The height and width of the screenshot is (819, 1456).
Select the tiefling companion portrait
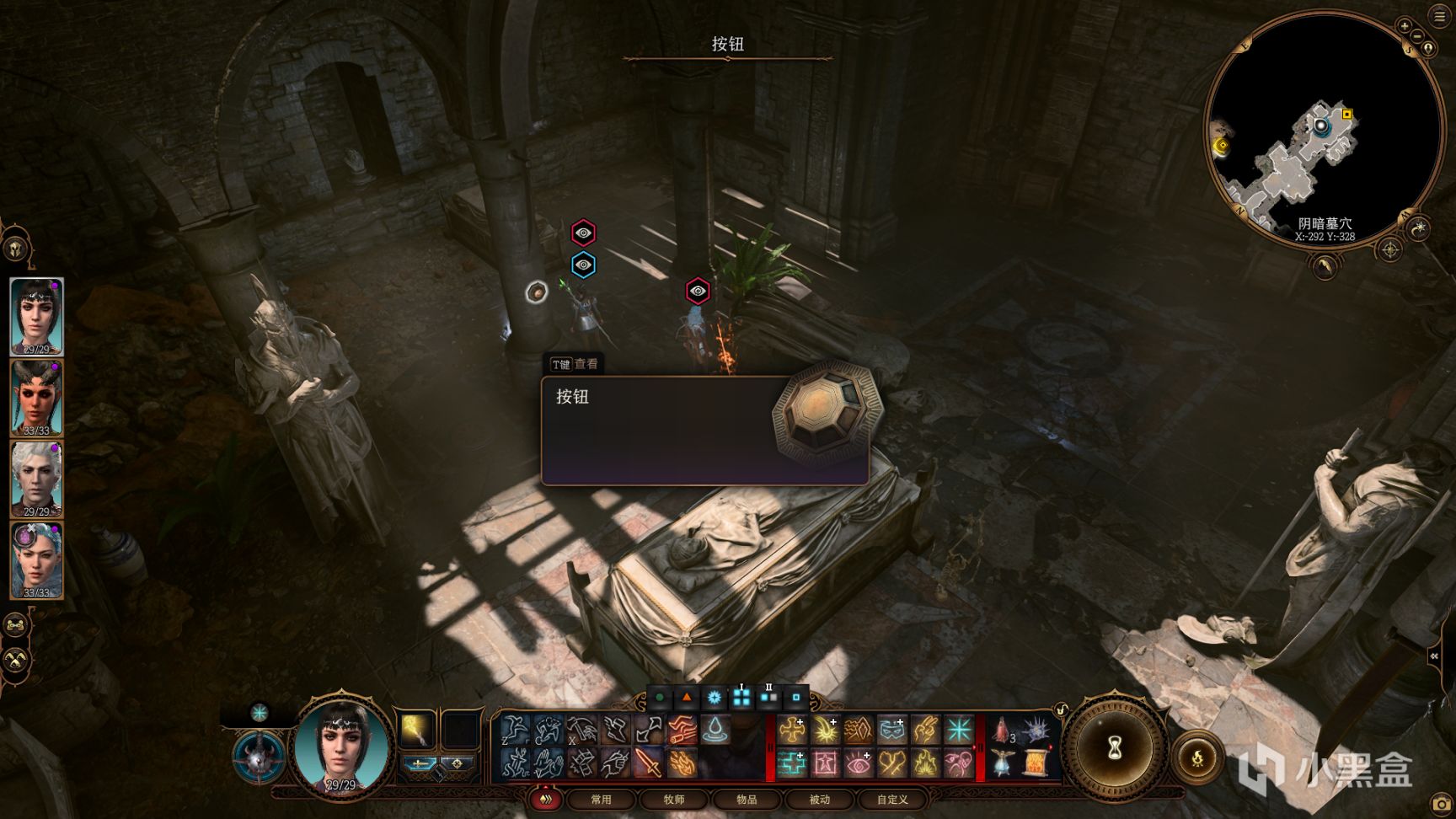coord(36,398)
